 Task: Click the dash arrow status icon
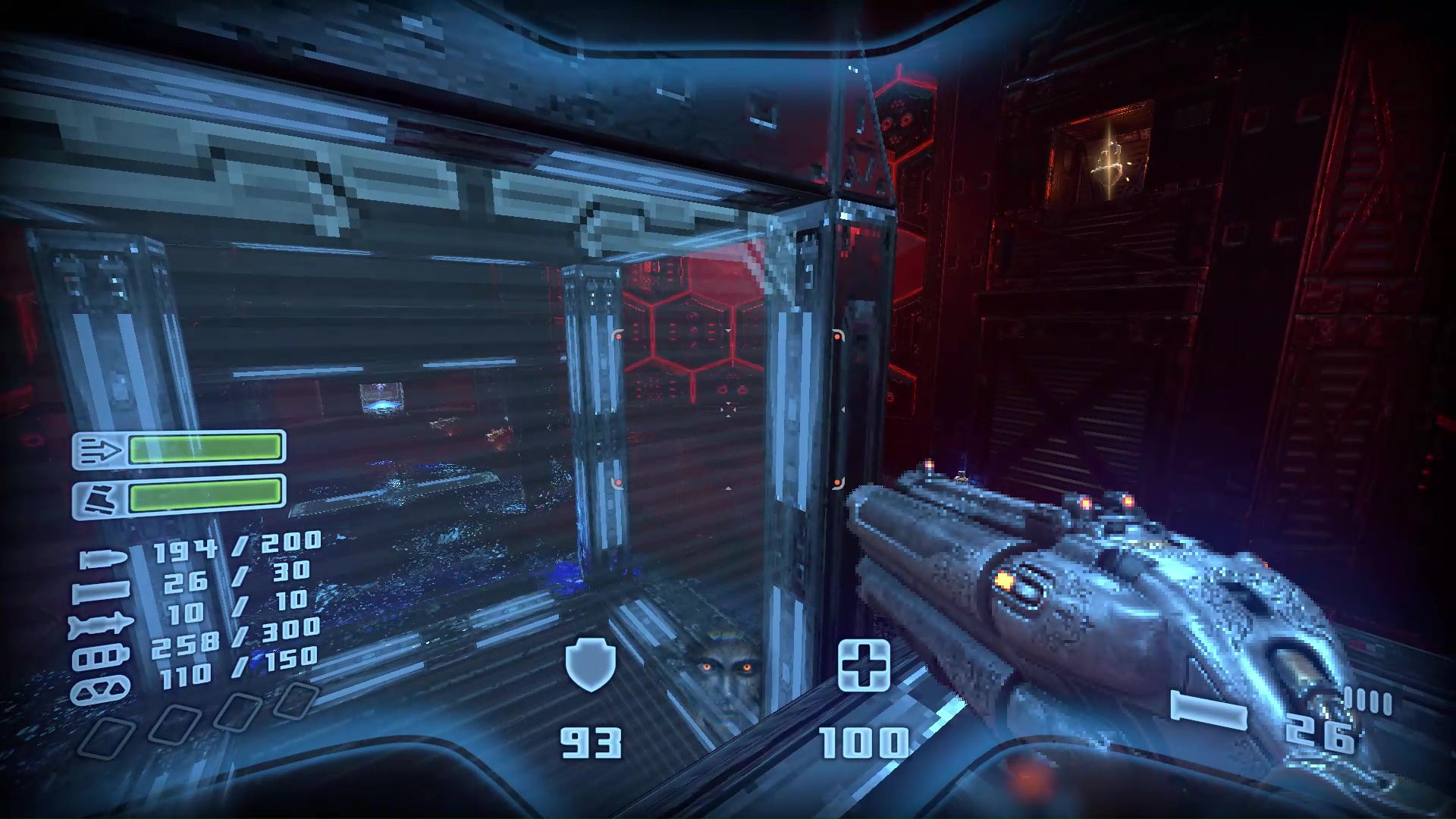101,449
